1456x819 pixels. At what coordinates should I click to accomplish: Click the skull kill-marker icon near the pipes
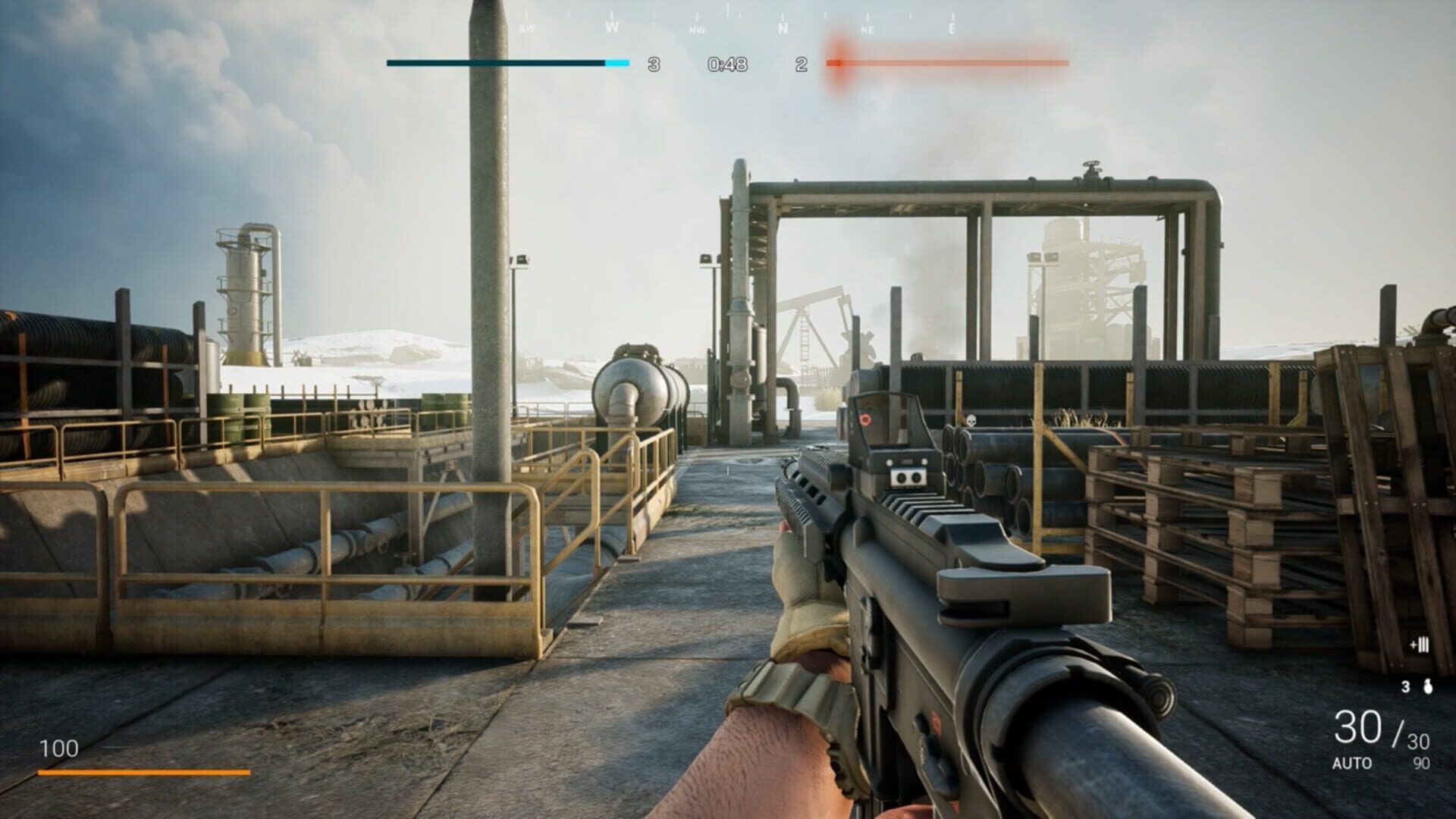pyautogui.click(x=971, y=419)
